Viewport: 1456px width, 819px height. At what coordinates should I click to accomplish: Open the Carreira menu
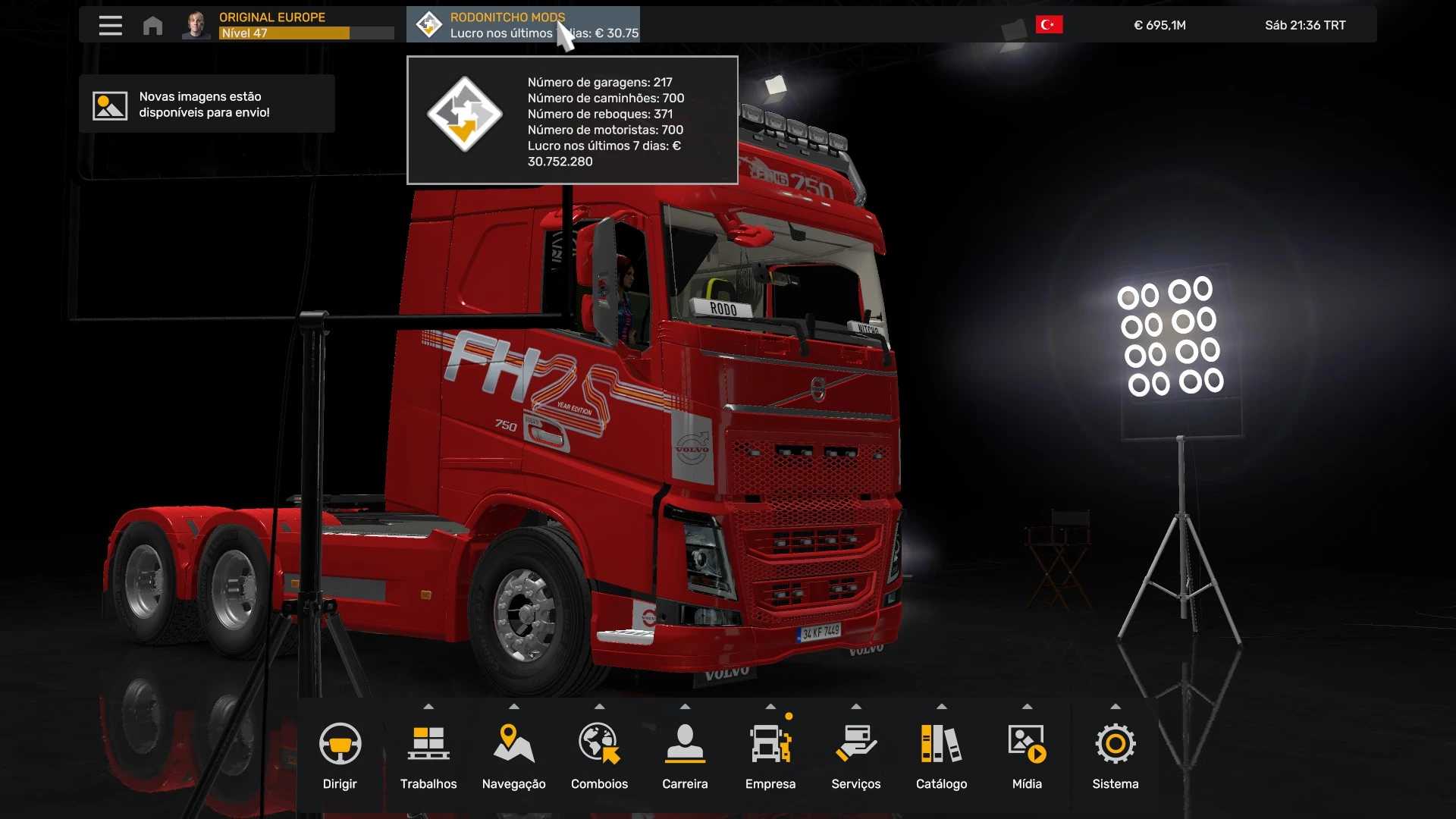pyautogui.click(x=685, y=755)
